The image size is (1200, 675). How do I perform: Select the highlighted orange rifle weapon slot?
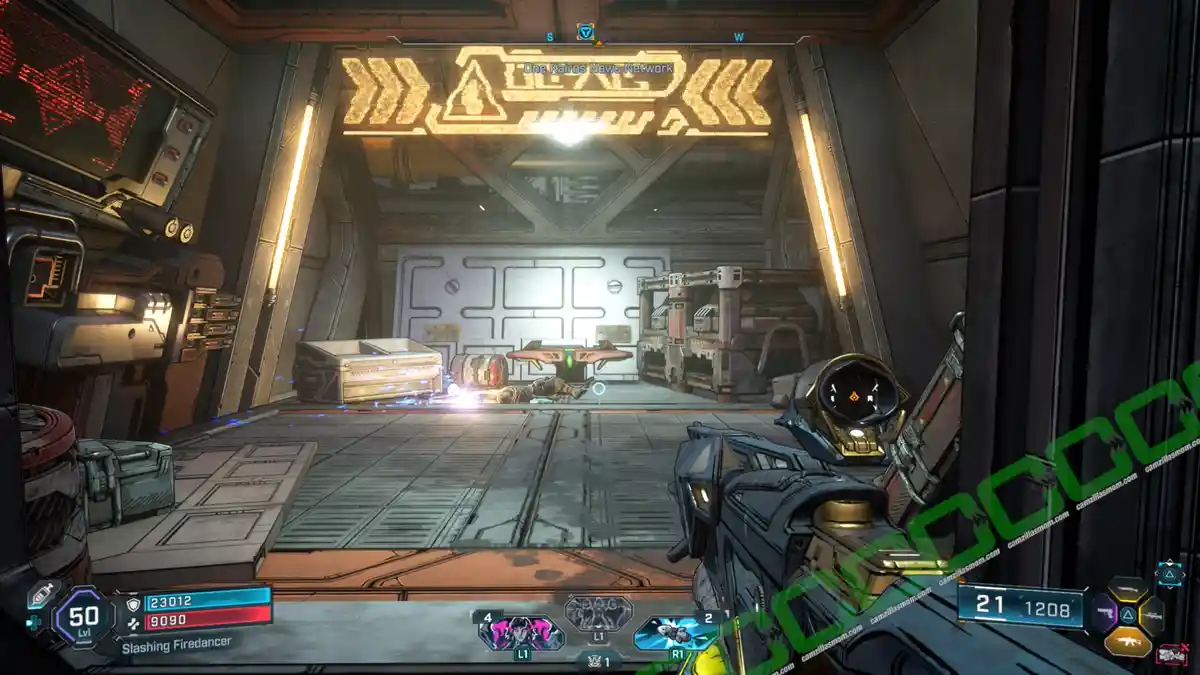pyautogui.click(x=1128, y=640)
